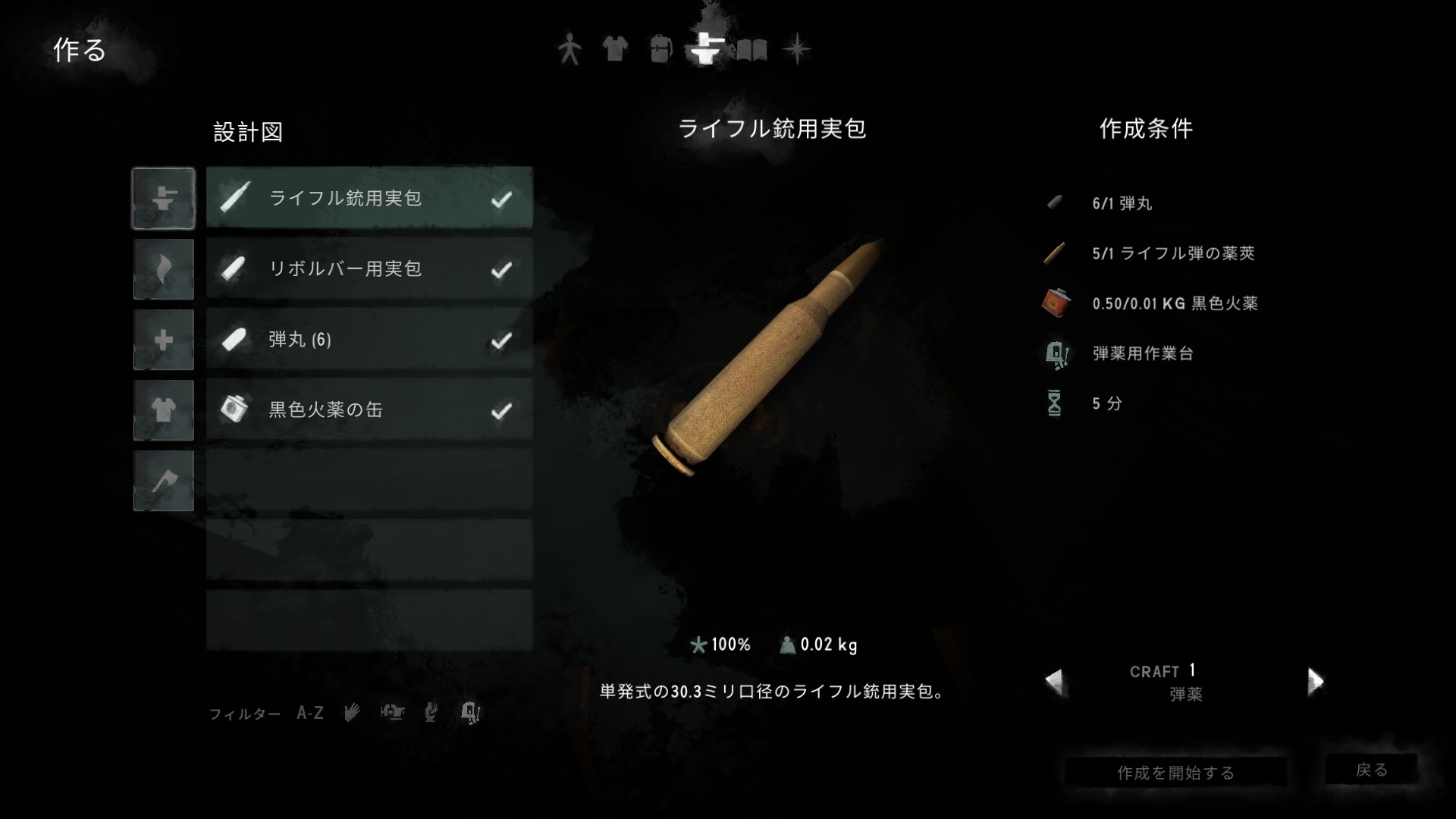This screenshot has height=819, width=1456.
Task: Toggle the hand-crafting filter icon
Action: [x=352, y=712]
